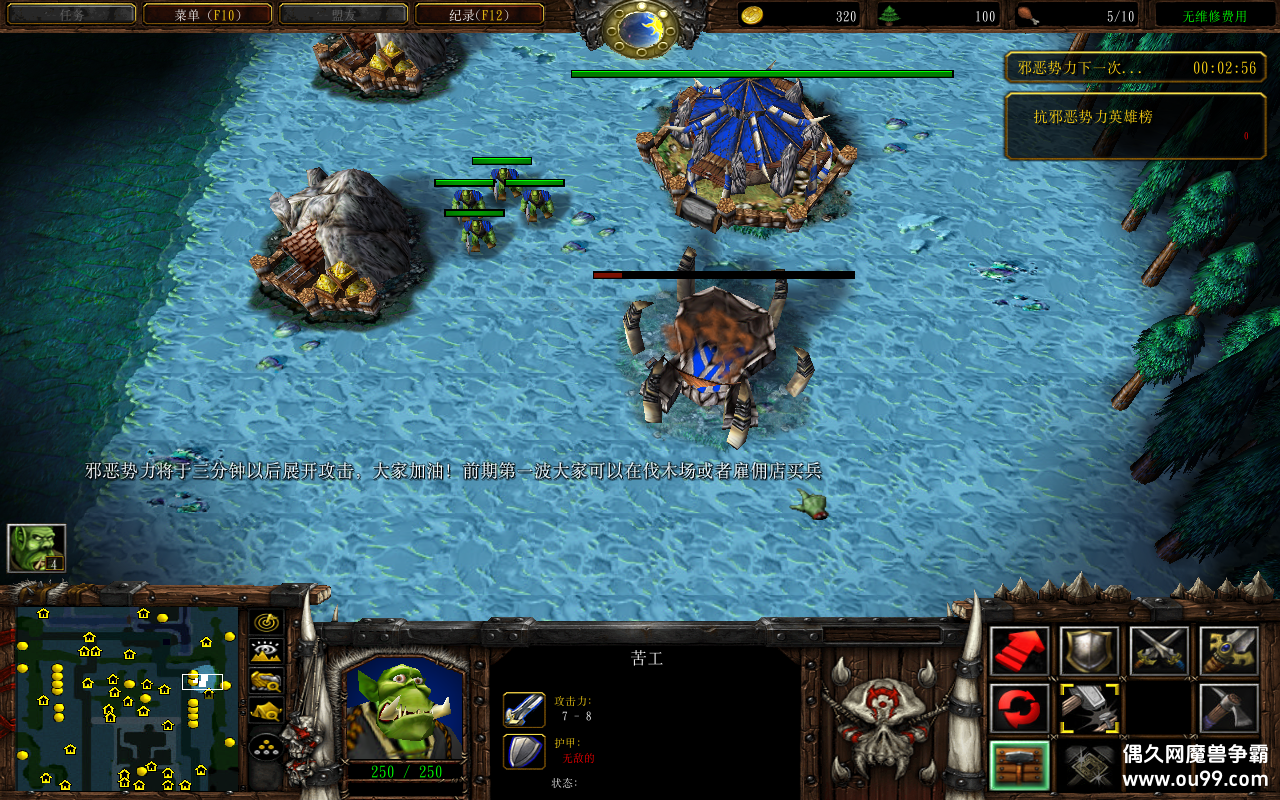Choose the axe Gather command
The height and width of the screenshot is (800, 1280).
tap(1229, 708)
